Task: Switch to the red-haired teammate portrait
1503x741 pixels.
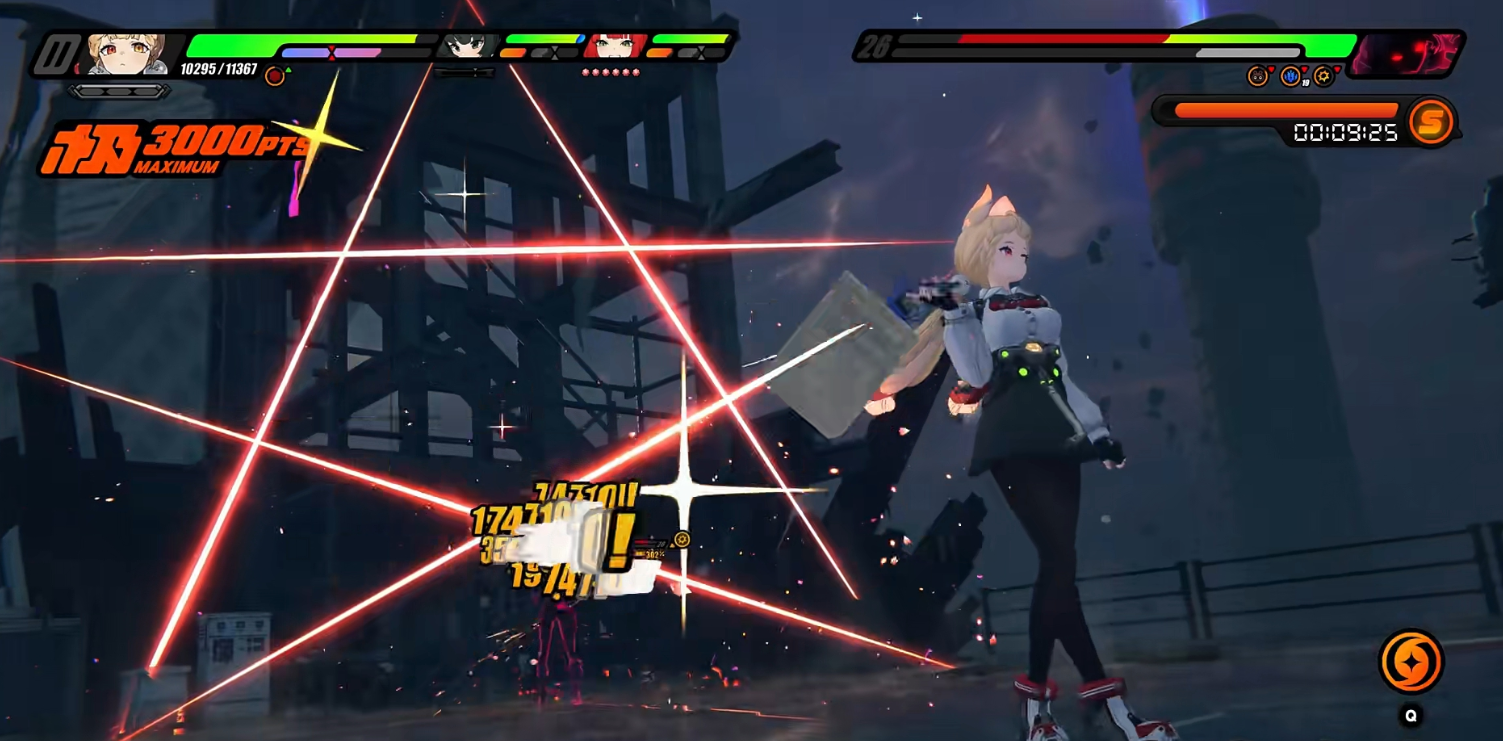Action: point(612,46)
